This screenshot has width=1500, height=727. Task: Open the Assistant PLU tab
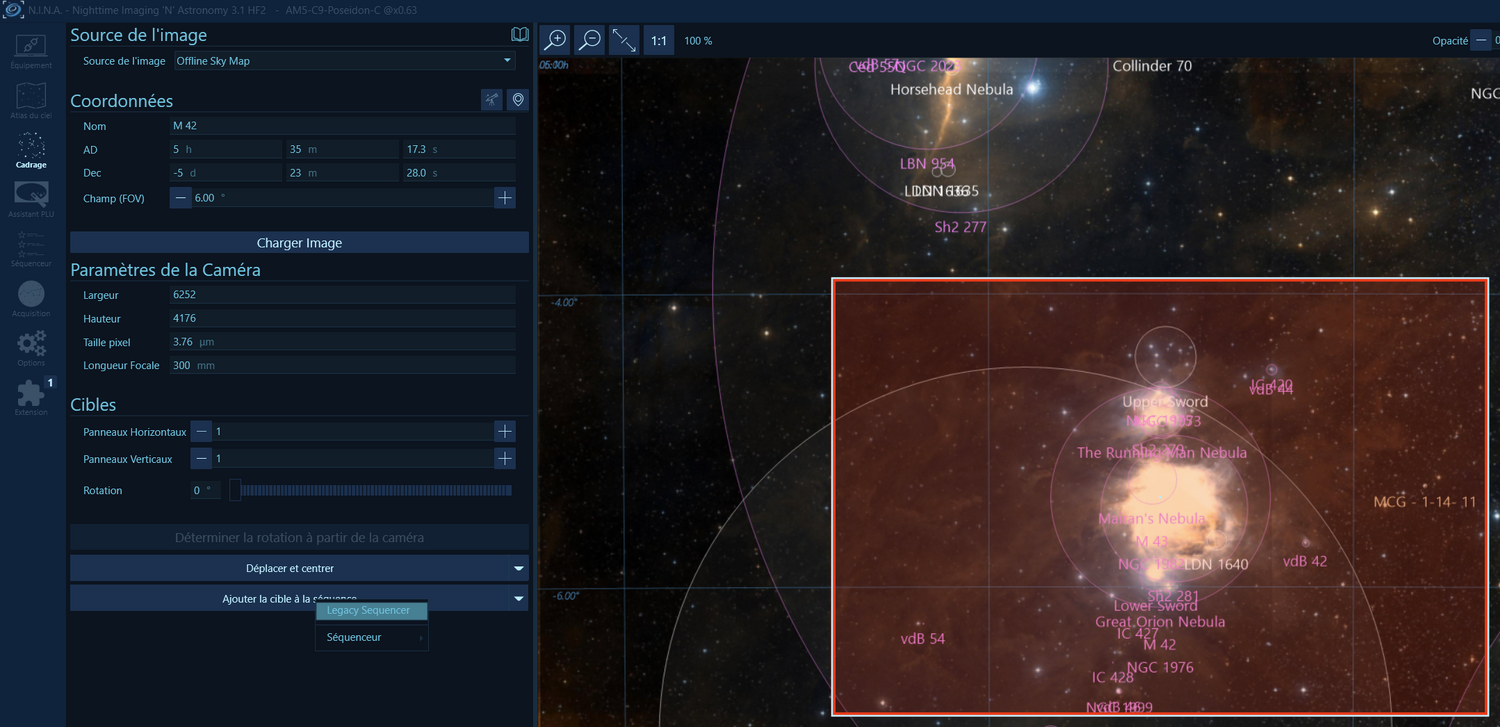point(31,199)
